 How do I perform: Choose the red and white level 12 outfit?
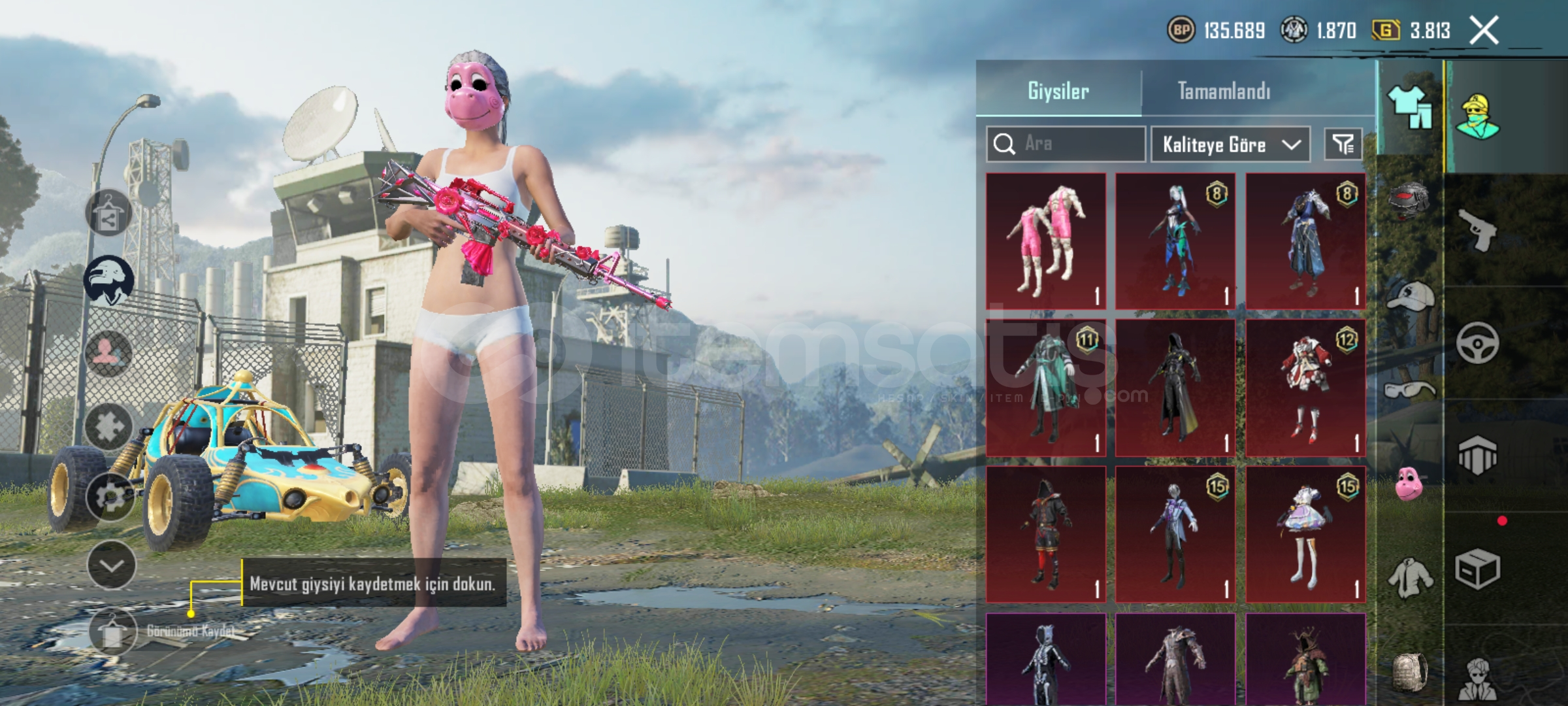1305,388
